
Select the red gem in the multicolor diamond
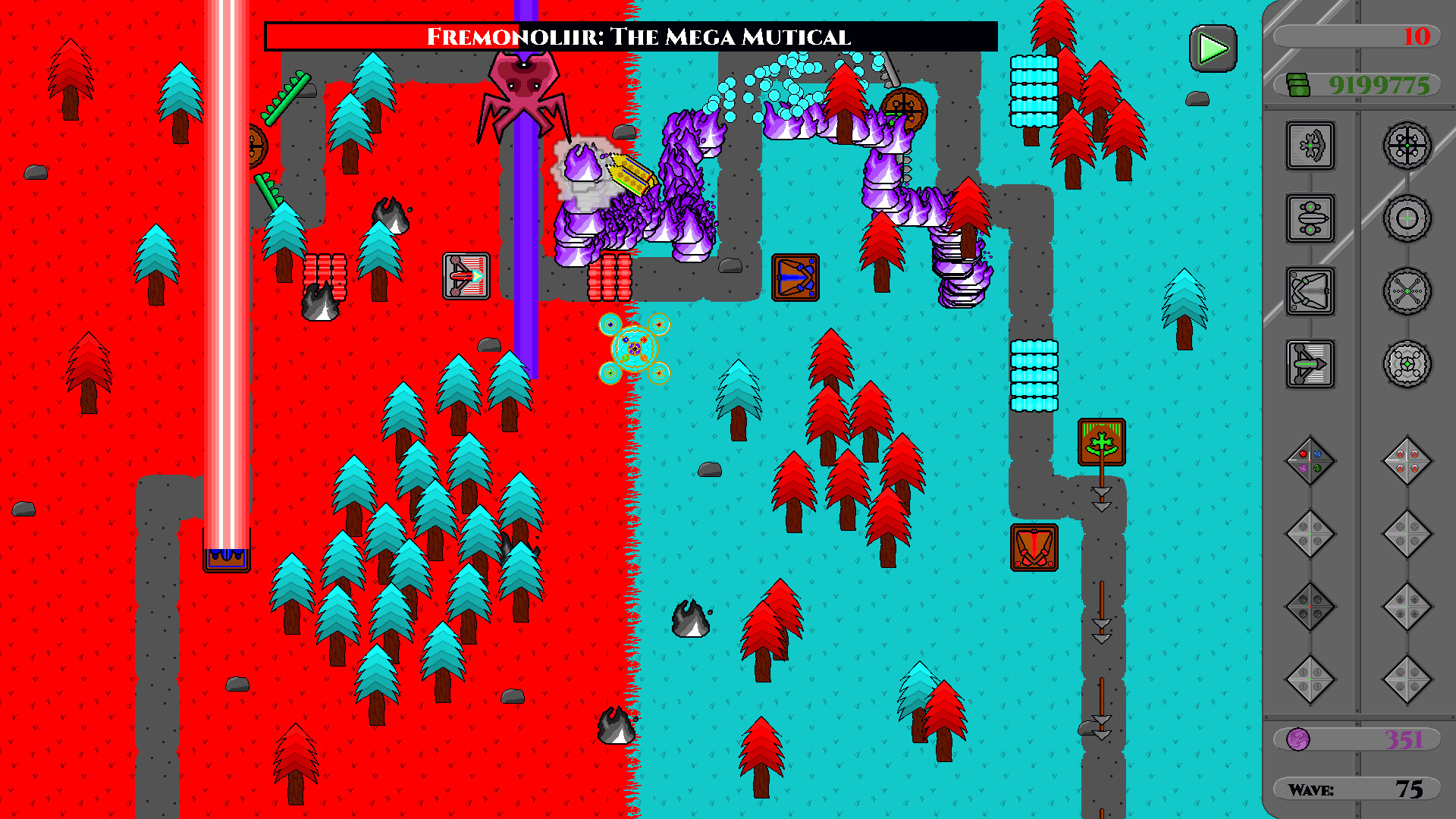pyautogui.click(x=1303, y=453)
